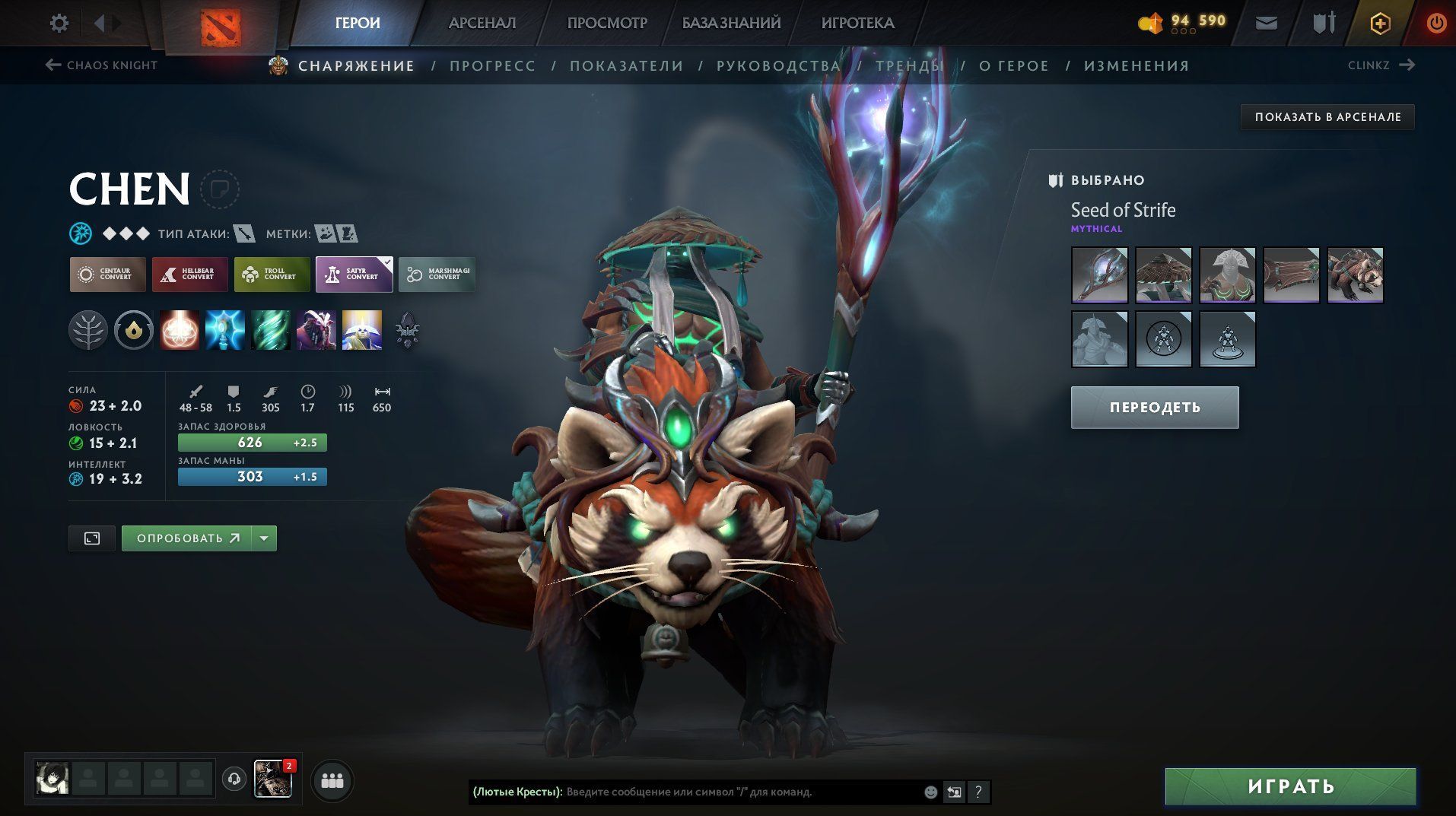This screenshot has width=1456, height=816.
Task: Choose the Hellbear Convert facet
Action: [189, 275]
